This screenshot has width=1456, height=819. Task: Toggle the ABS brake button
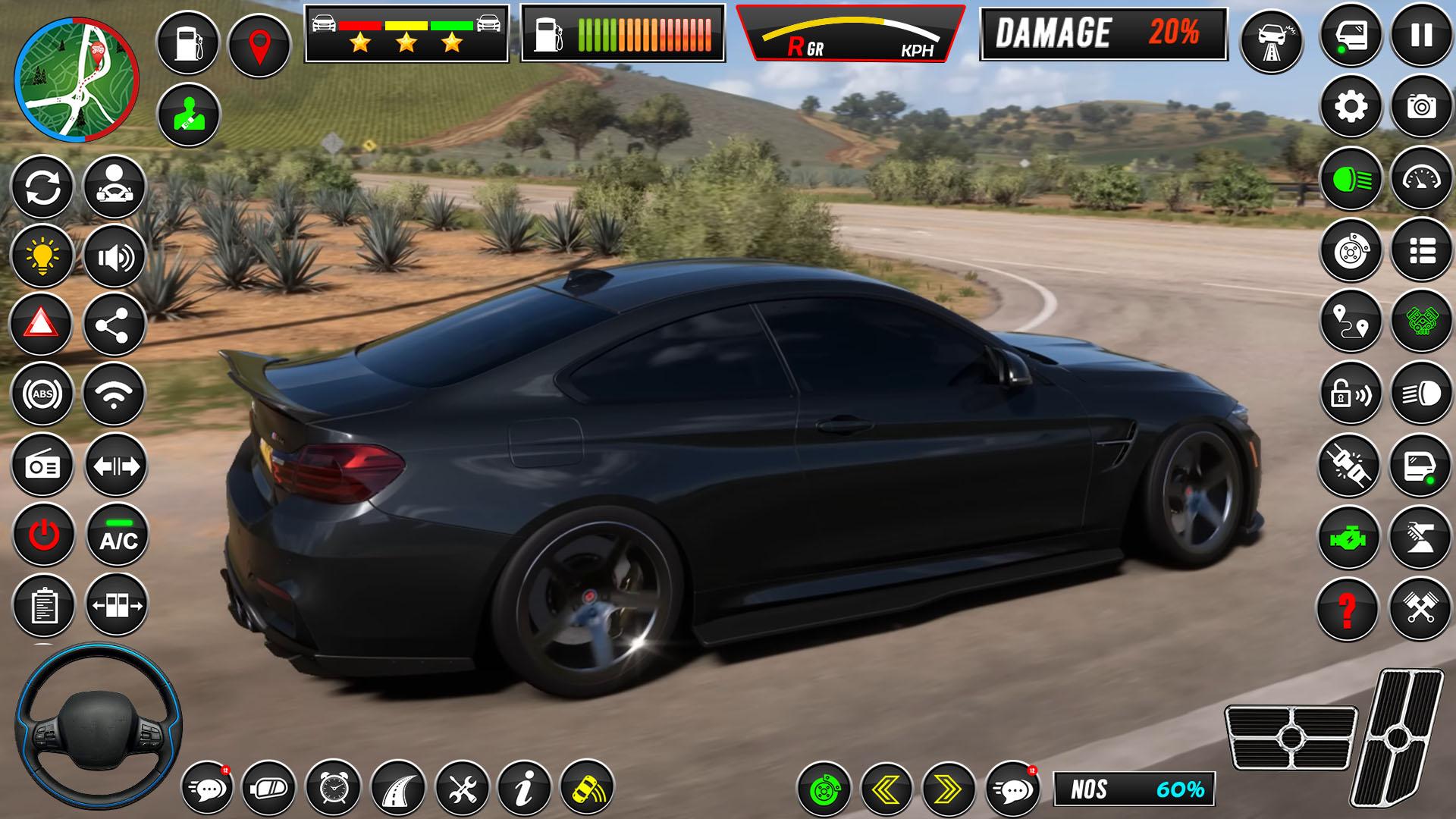coord(42,394)
